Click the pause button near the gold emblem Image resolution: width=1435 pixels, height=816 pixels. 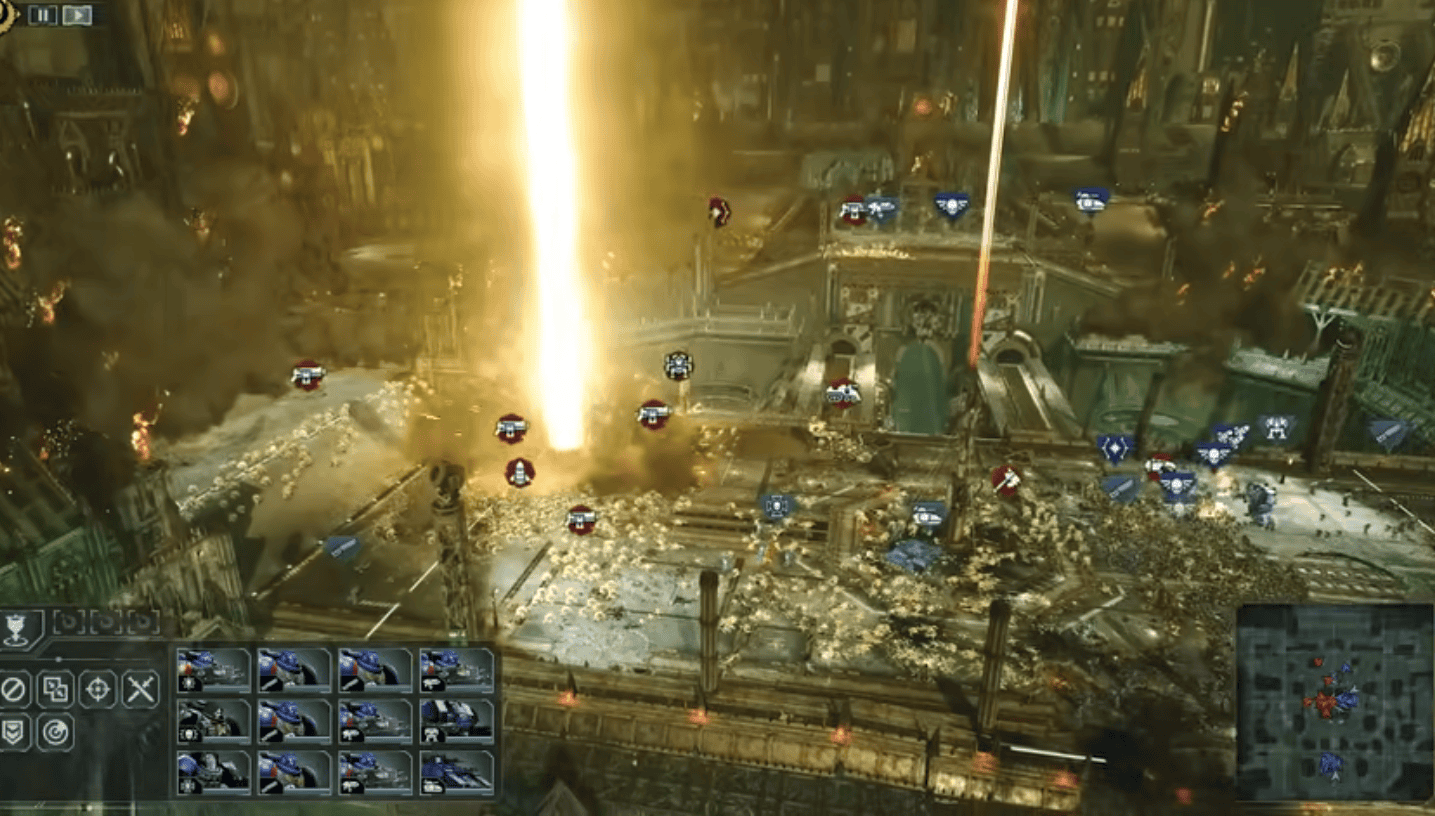click(42, 15)
